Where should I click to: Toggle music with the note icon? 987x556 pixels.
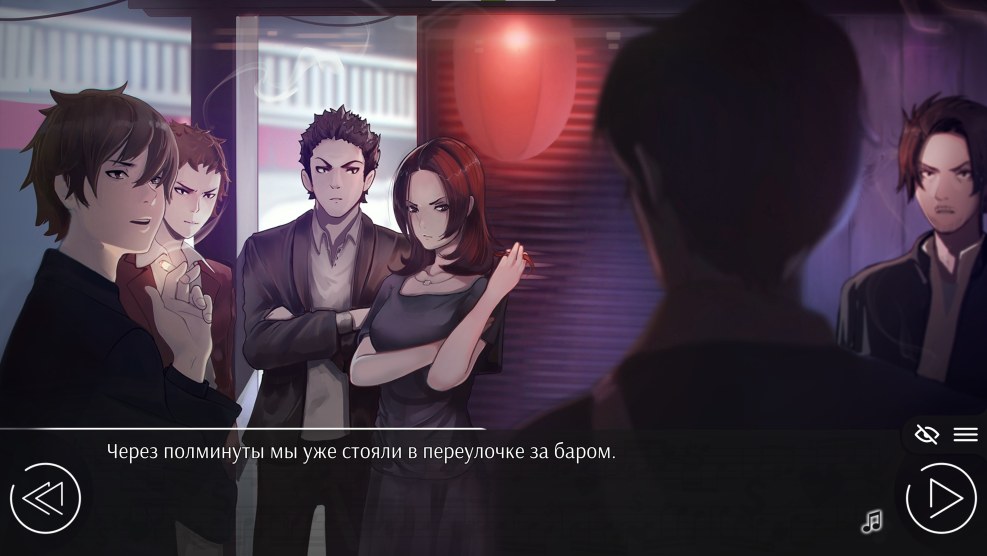pos(872,520)
